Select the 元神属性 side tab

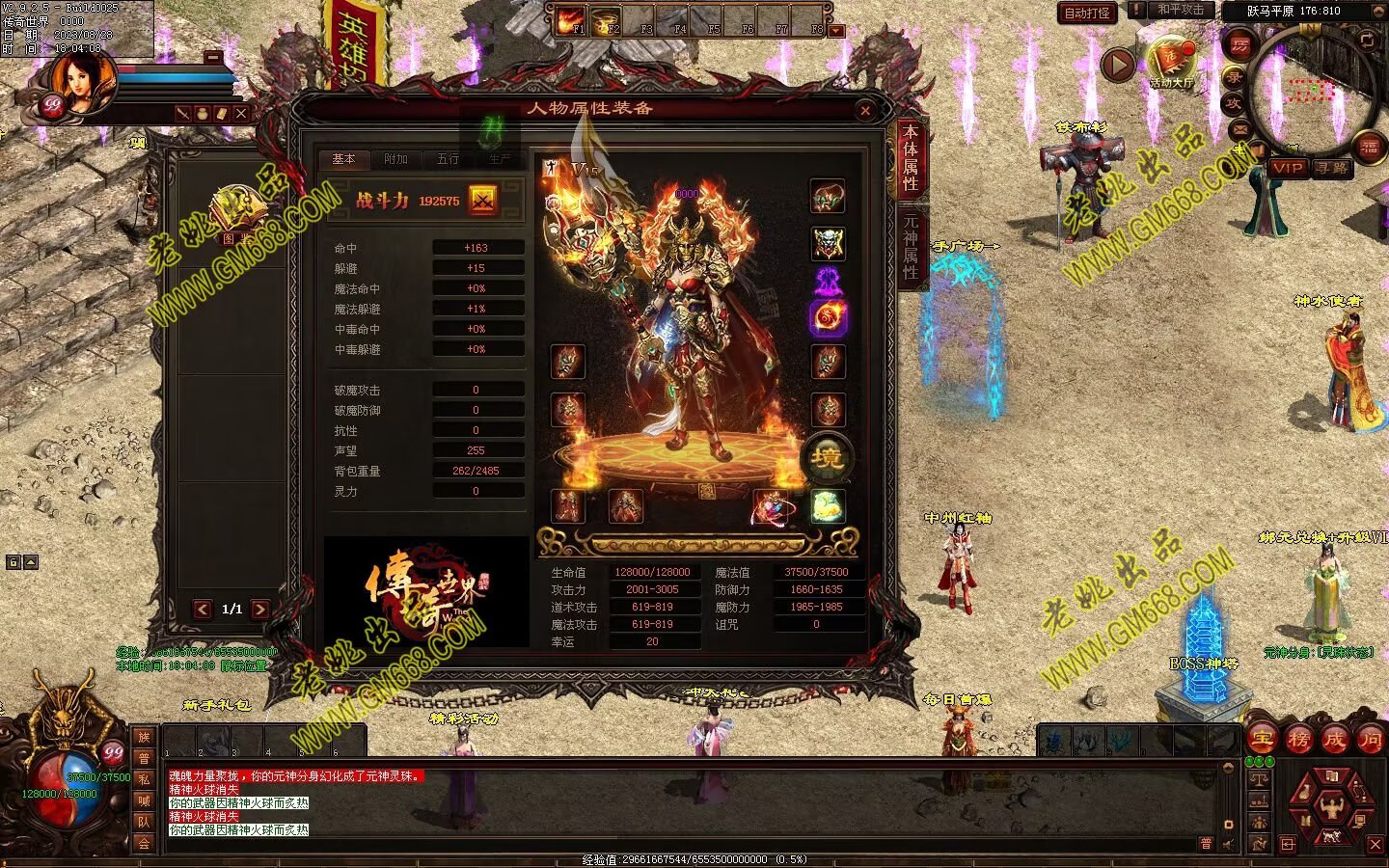[910, 244]
